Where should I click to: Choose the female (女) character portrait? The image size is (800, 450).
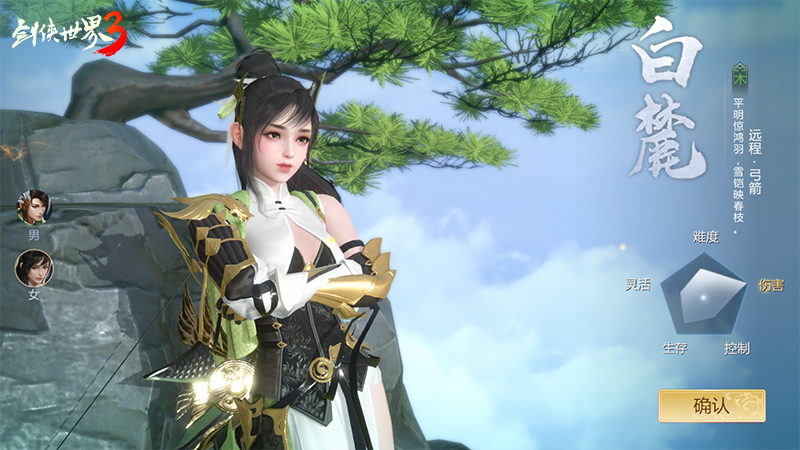[x=33, y=268]
